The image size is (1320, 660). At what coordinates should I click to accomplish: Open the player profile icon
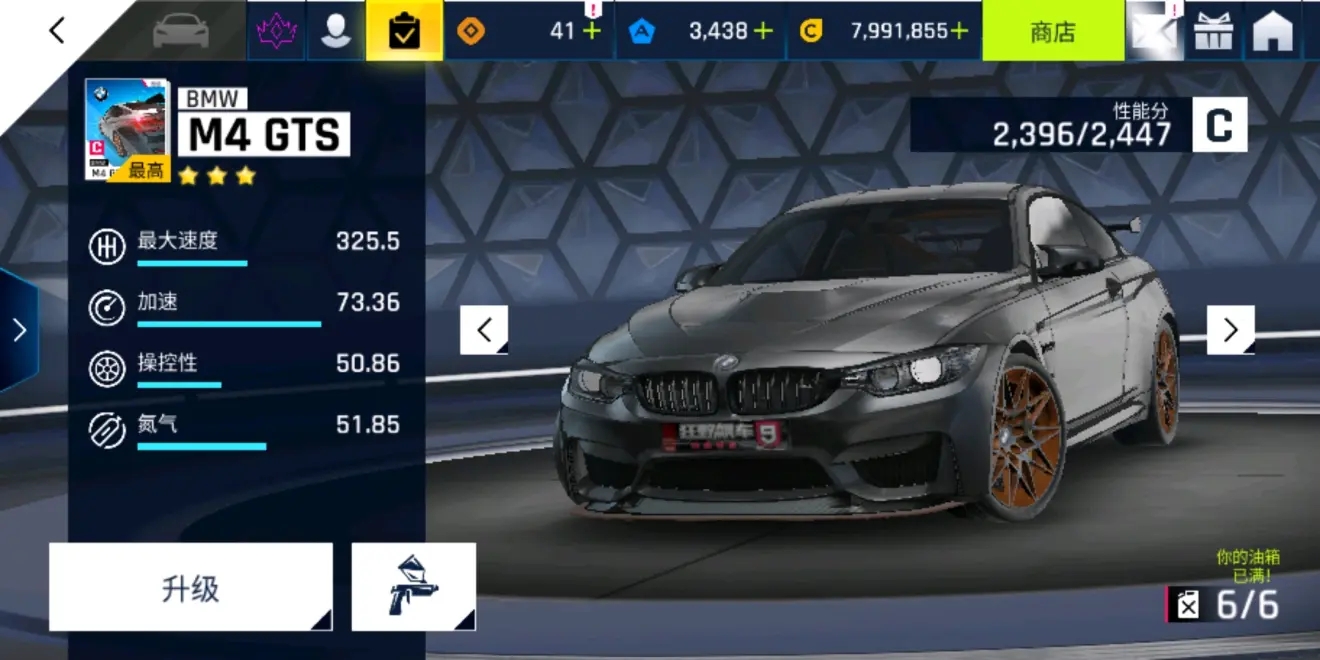coord(335,31)
